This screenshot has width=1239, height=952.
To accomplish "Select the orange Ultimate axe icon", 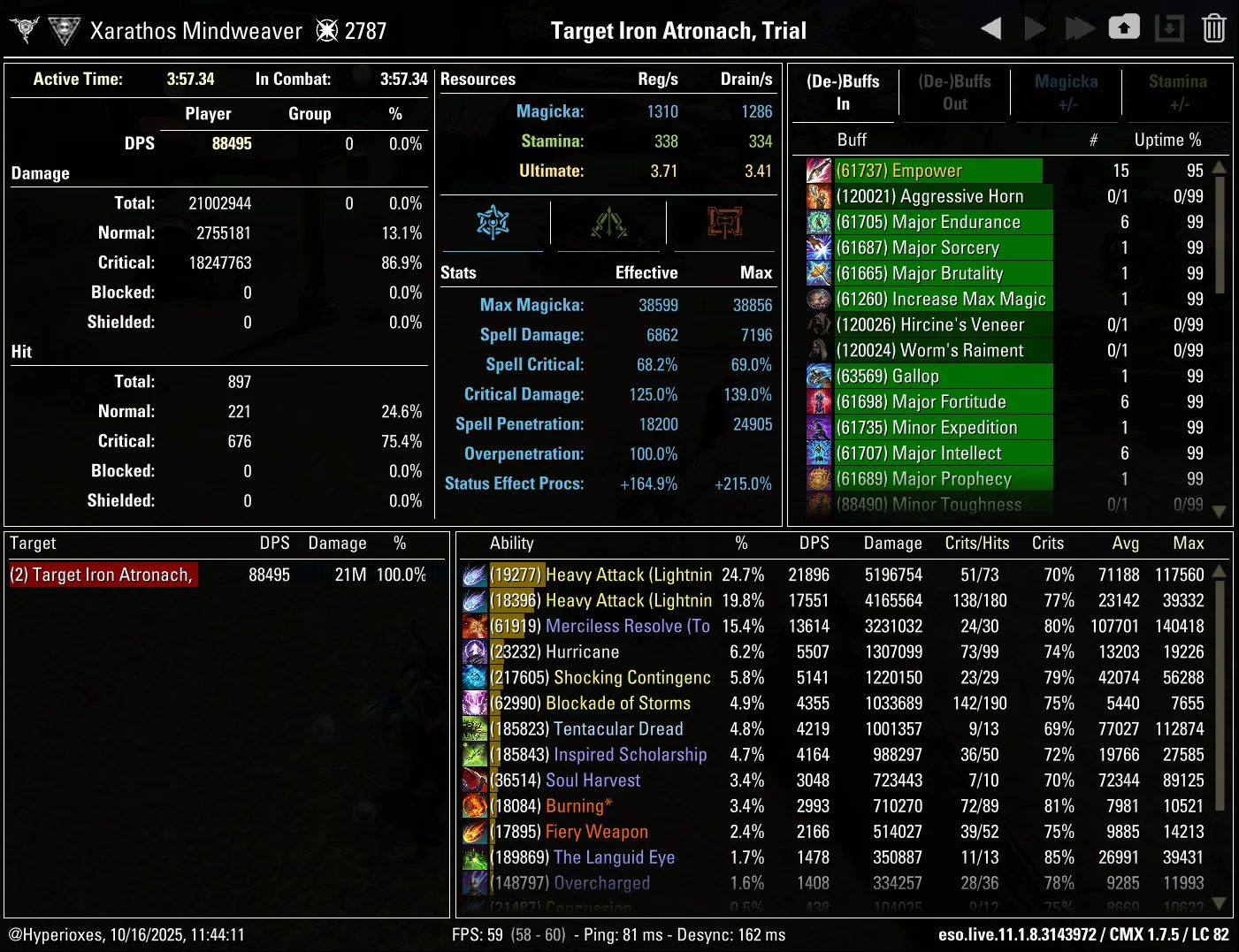I will click(x=723, y=224).
